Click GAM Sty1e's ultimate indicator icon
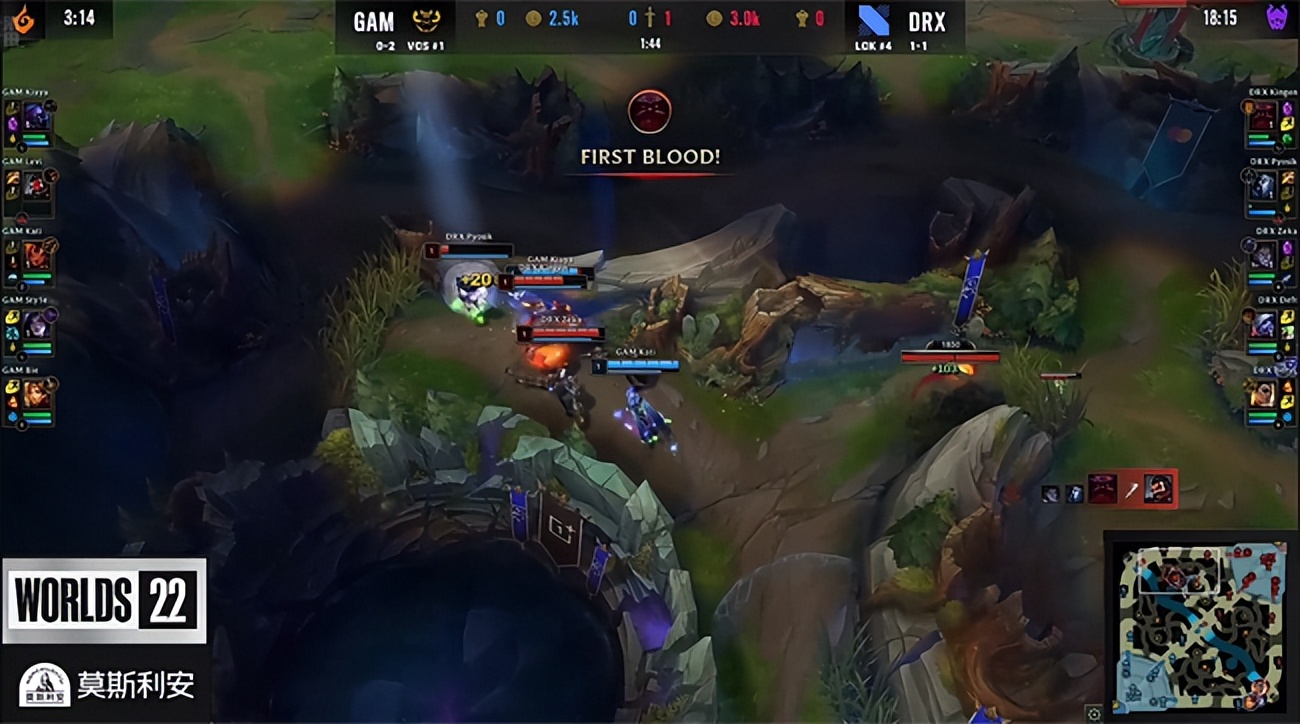The image size is (1300, 724). tap(51, 315)
